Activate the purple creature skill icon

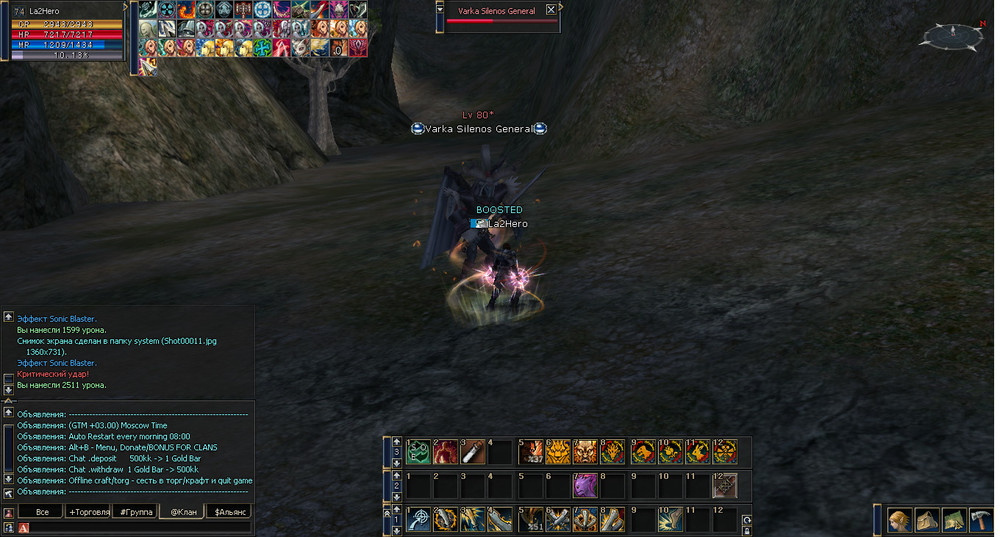(x=584, y=486)
